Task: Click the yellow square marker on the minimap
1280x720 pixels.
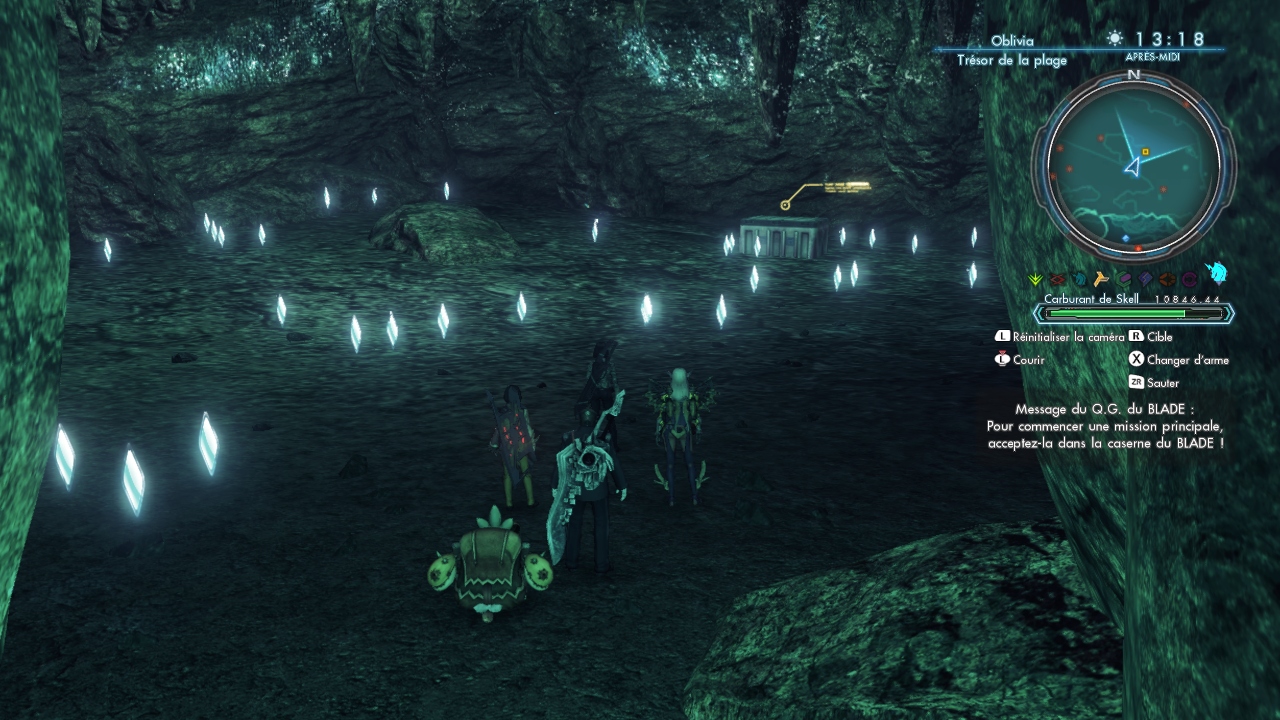Action: pyautogui.click(x=1145, y=152)
